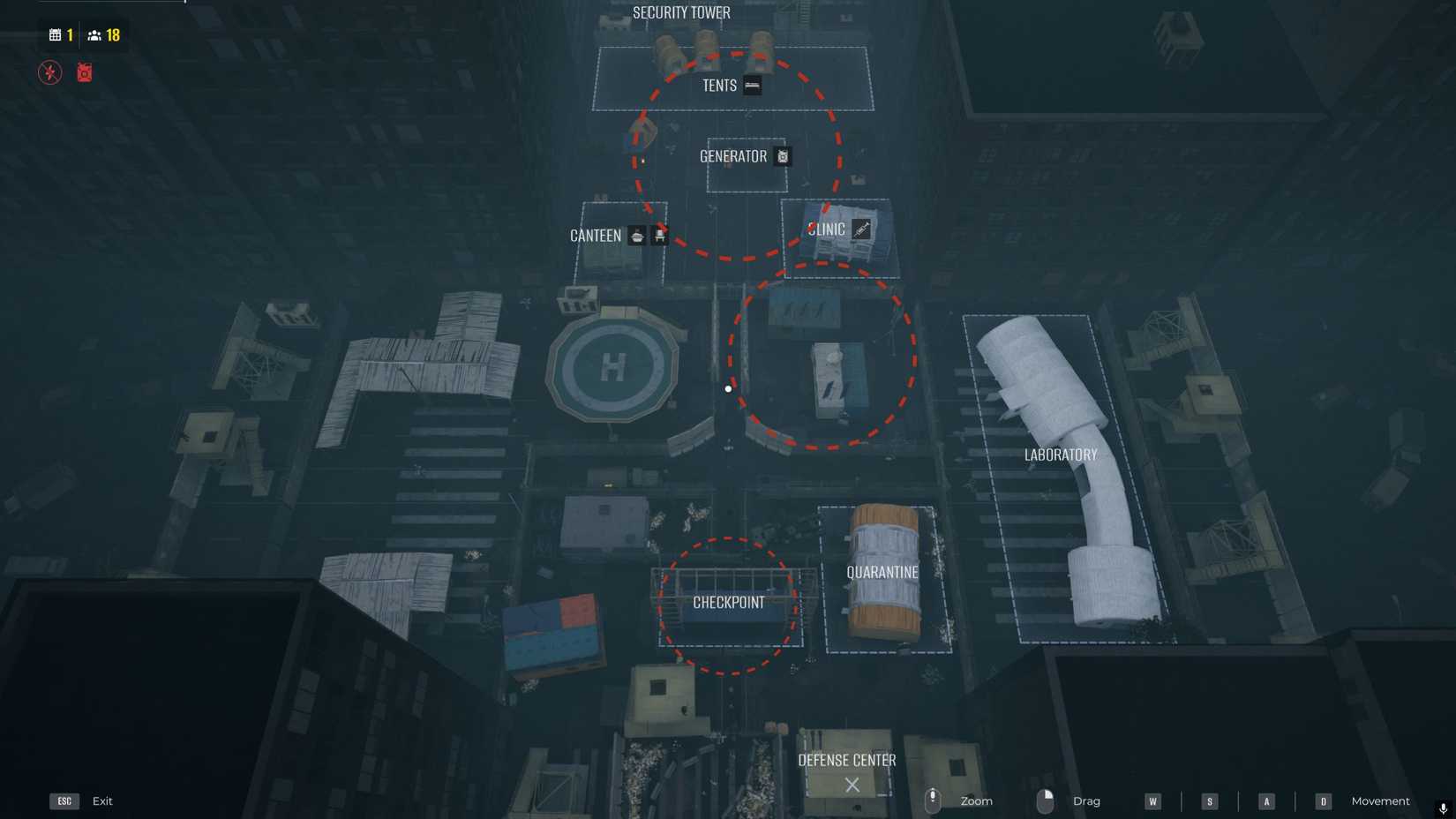1456x819 pixels.
Task: Toggle the crossed-out electricity warning indicator
Action: tap(50, 72)
